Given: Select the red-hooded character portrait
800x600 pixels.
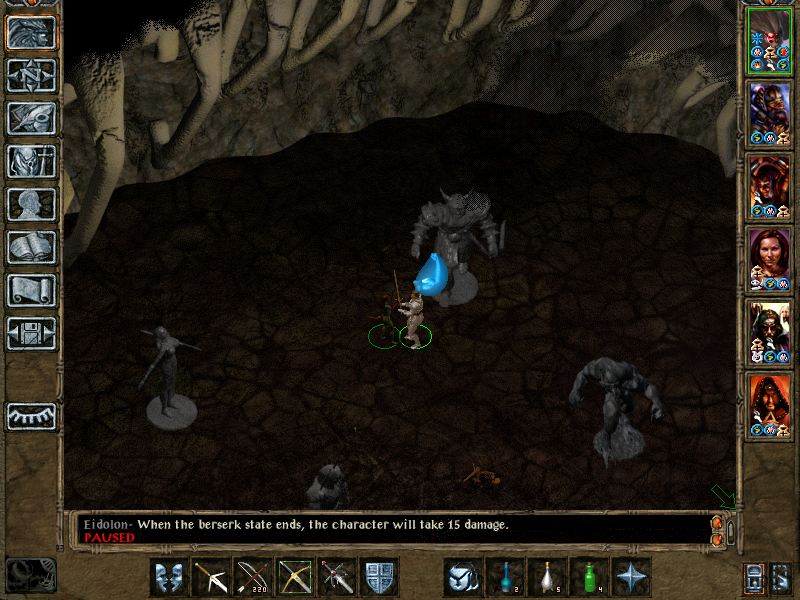Looking at the screenshot, I should point(770,406).
